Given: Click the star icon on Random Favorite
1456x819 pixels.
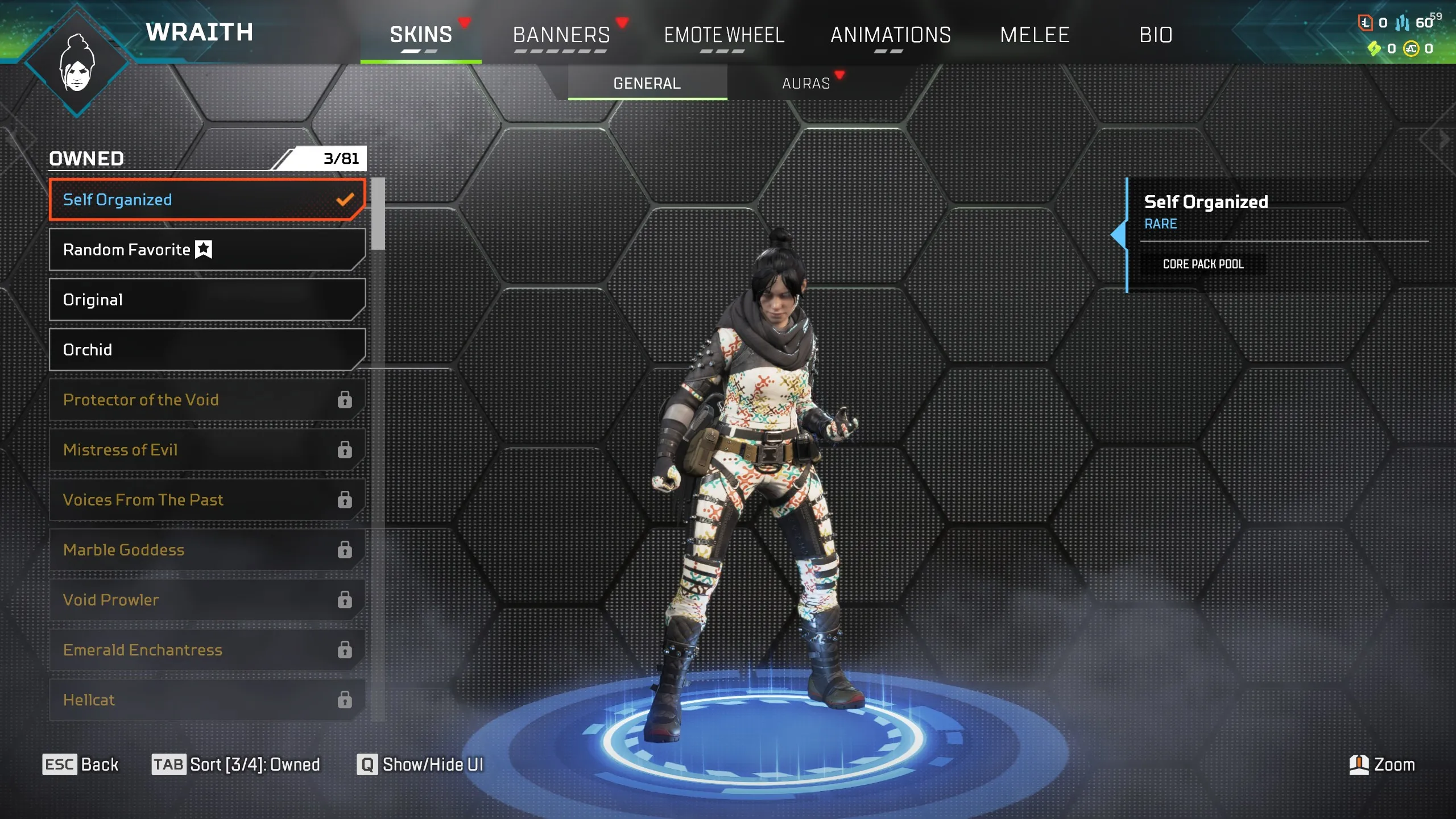Looking at the screenshot, I should 203,249.
